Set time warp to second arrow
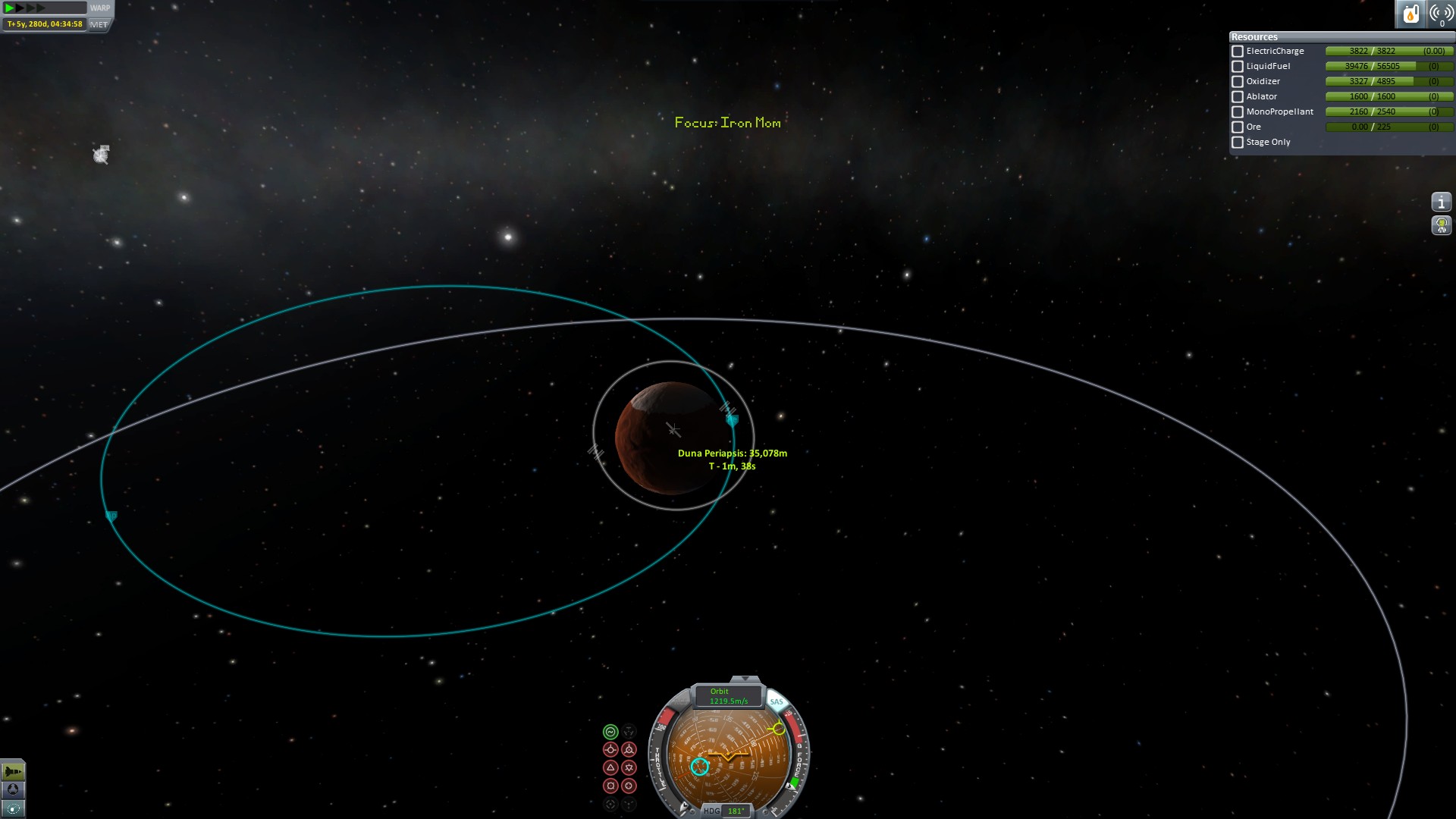1456x819 pixels. click(20, 8)
